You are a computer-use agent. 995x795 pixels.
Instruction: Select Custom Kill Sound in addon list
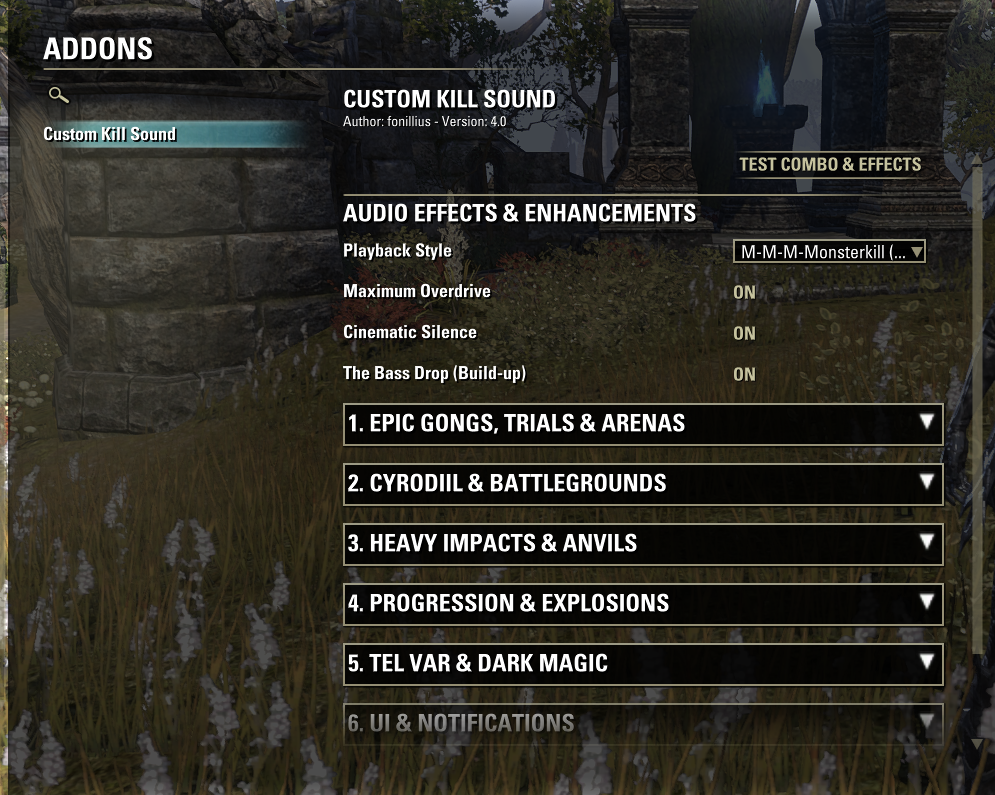[x=110, y=134]
